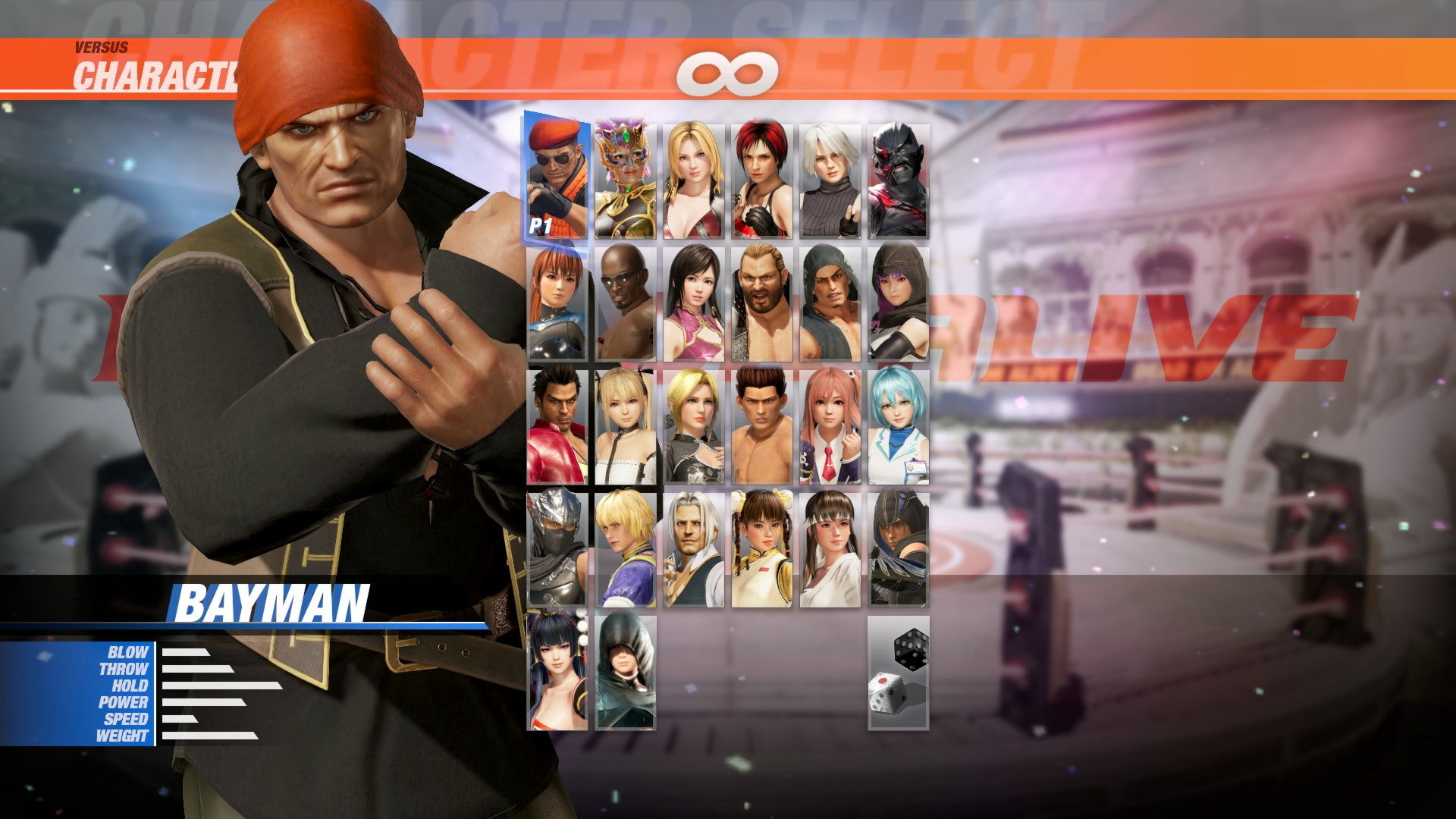Choose Tina's character portrait

coord(694,174)
